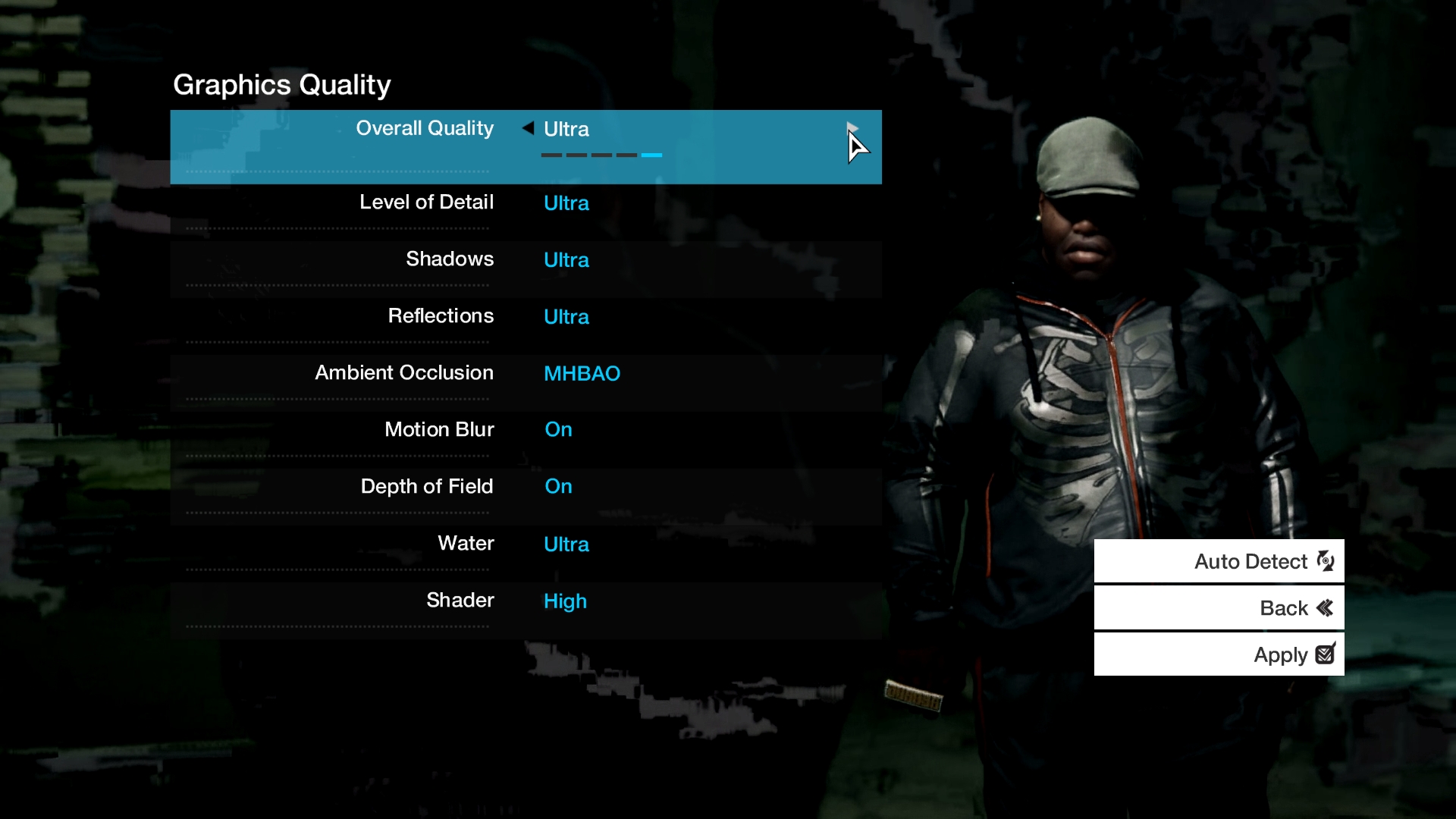1456x819 pixels.
Task: Select the Level of Detail setting
Action: click(525, 203)
